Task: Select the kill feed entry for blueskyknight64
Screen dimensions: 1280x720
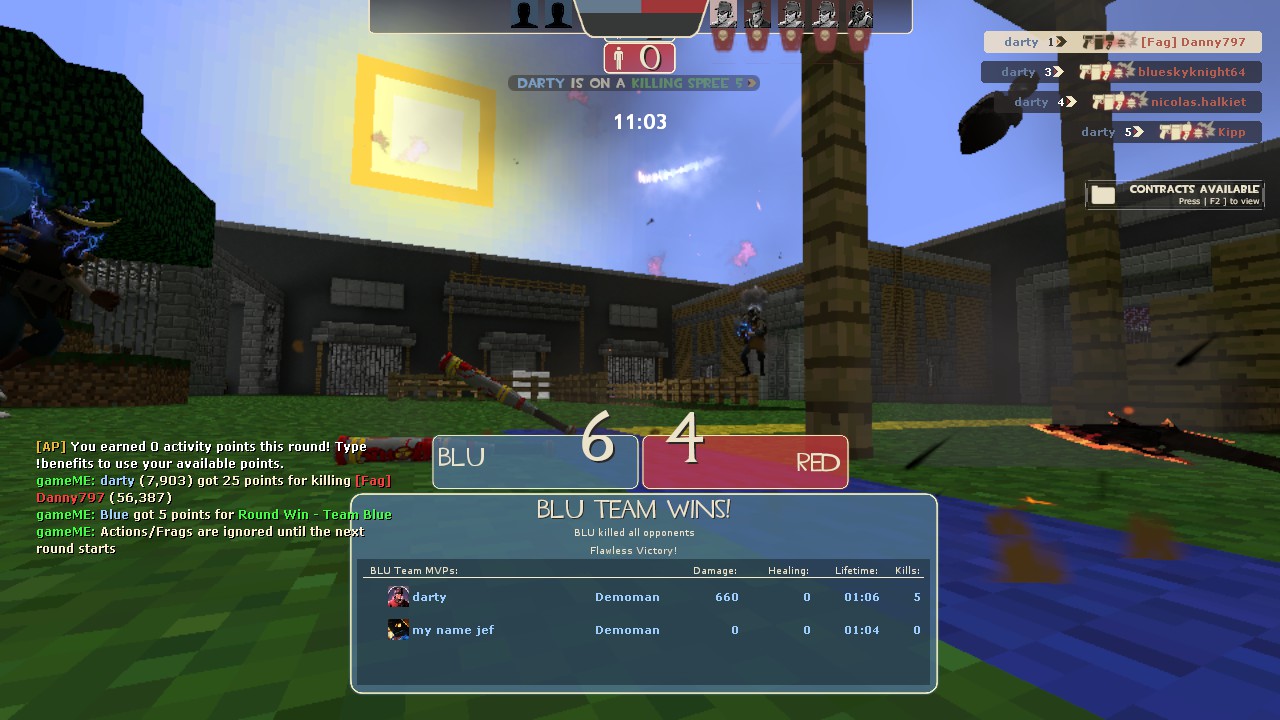Action: tap(1121, 72)
